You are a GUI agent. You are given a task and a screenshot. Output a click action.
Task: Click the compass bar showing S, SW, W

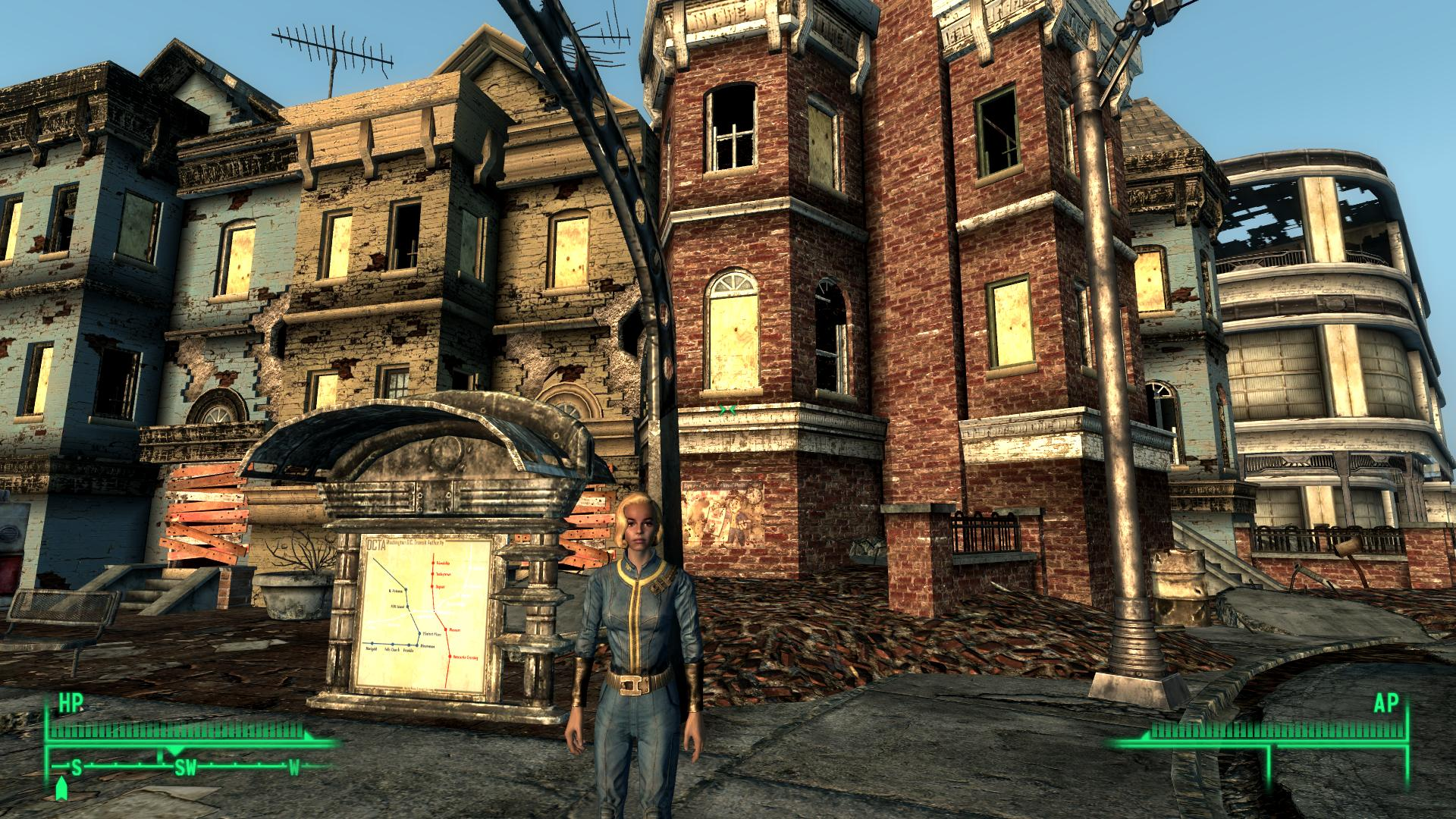186,767
